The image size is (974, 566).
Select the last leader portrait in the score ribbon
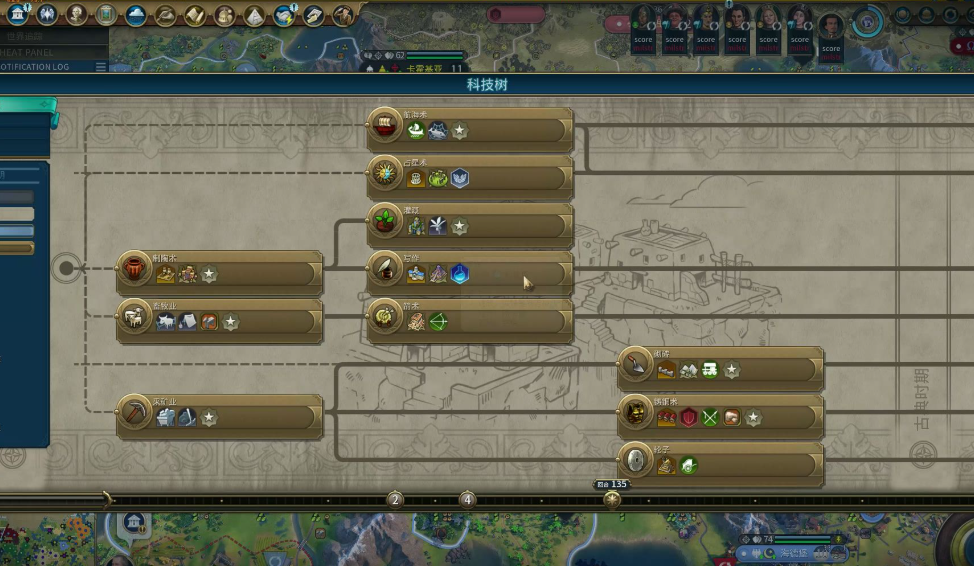(830, 30)
